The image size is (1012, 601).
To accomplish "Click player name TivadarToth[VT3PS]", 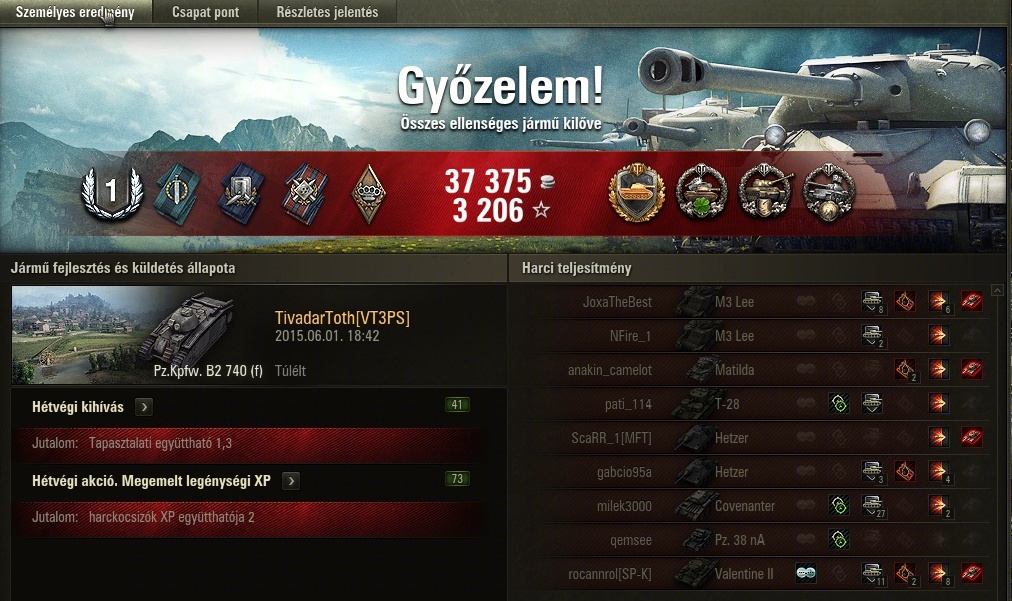I will coord(342,318).
